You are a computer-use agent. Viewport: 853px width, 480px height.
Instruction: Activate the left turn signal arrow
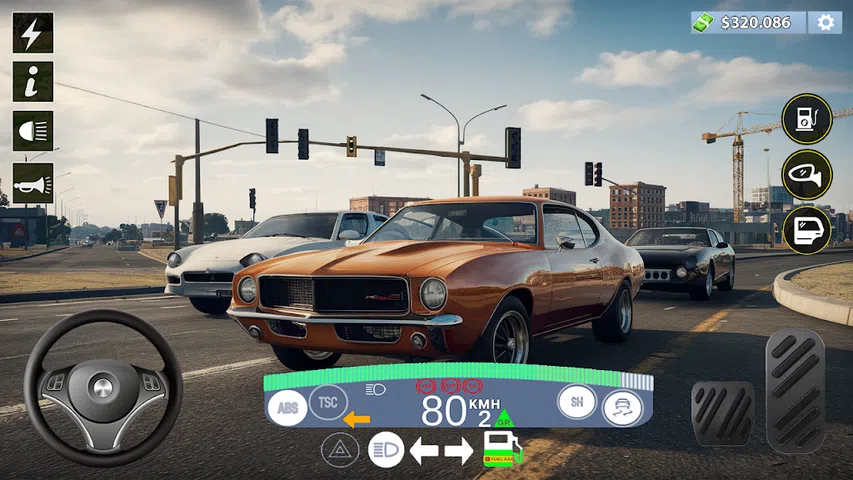pyautogui.click(x=425, y=450)
